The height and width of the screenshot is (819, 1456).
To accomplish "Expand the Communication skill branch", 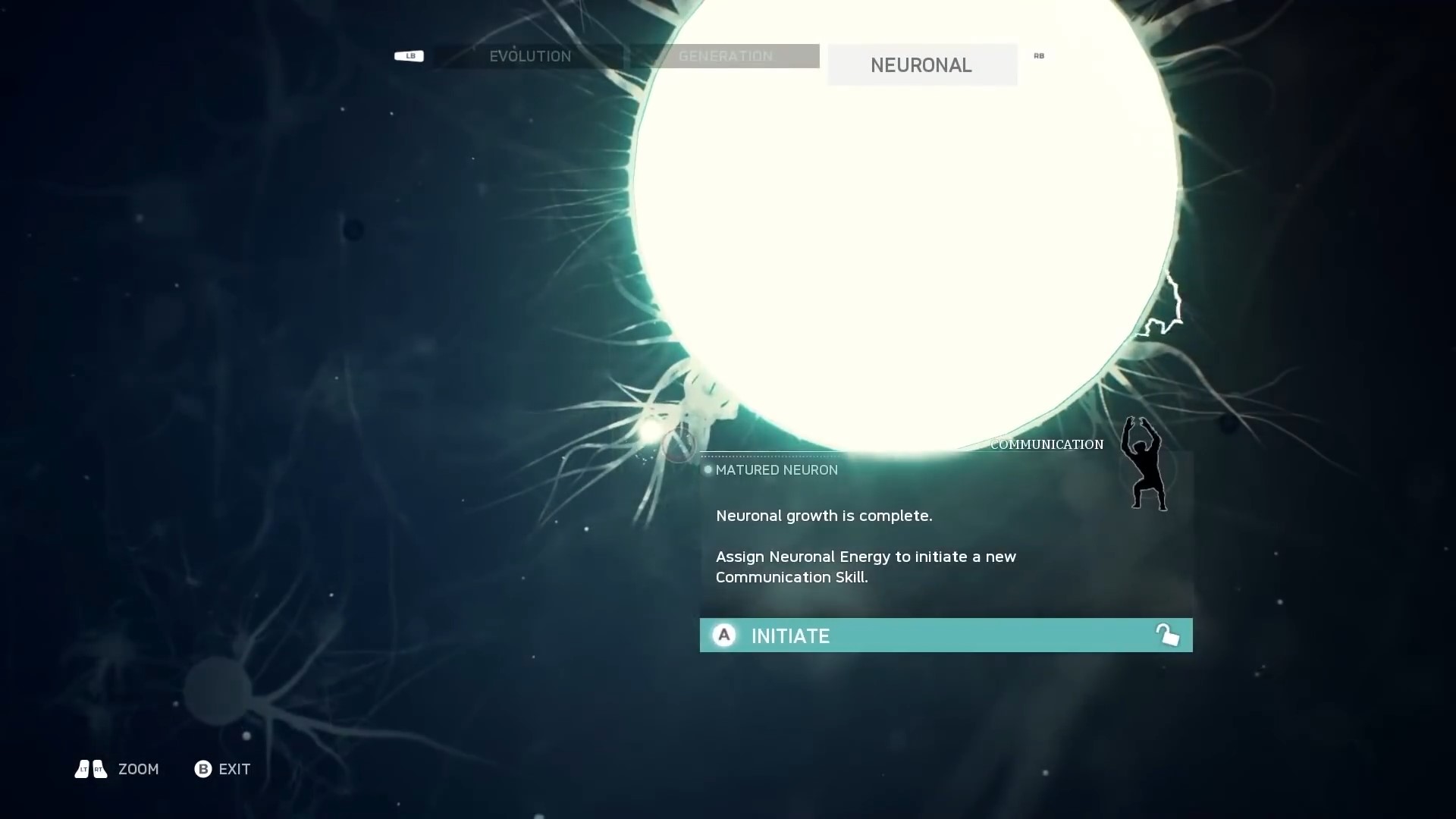I will point(1046,444).
